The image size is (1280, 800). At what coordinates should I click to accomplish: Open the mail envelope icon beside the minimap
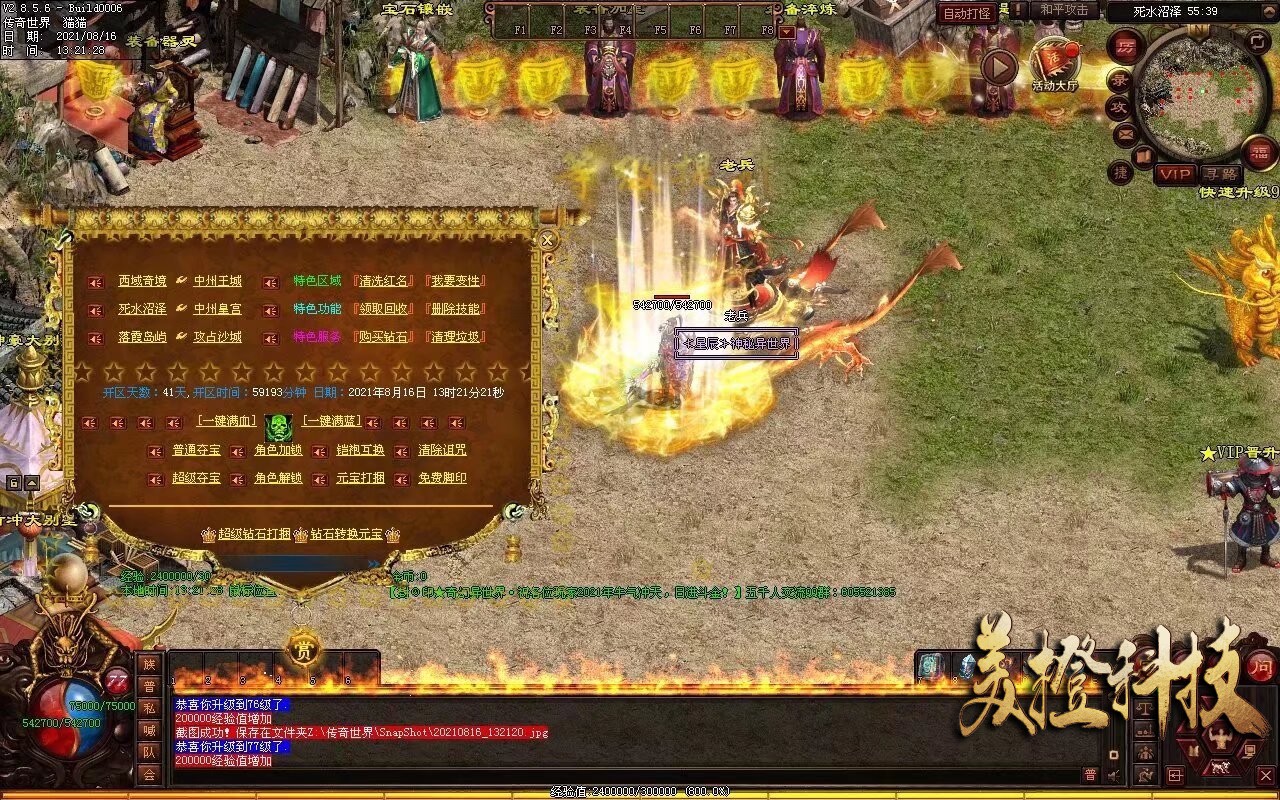coord(1124,133)
